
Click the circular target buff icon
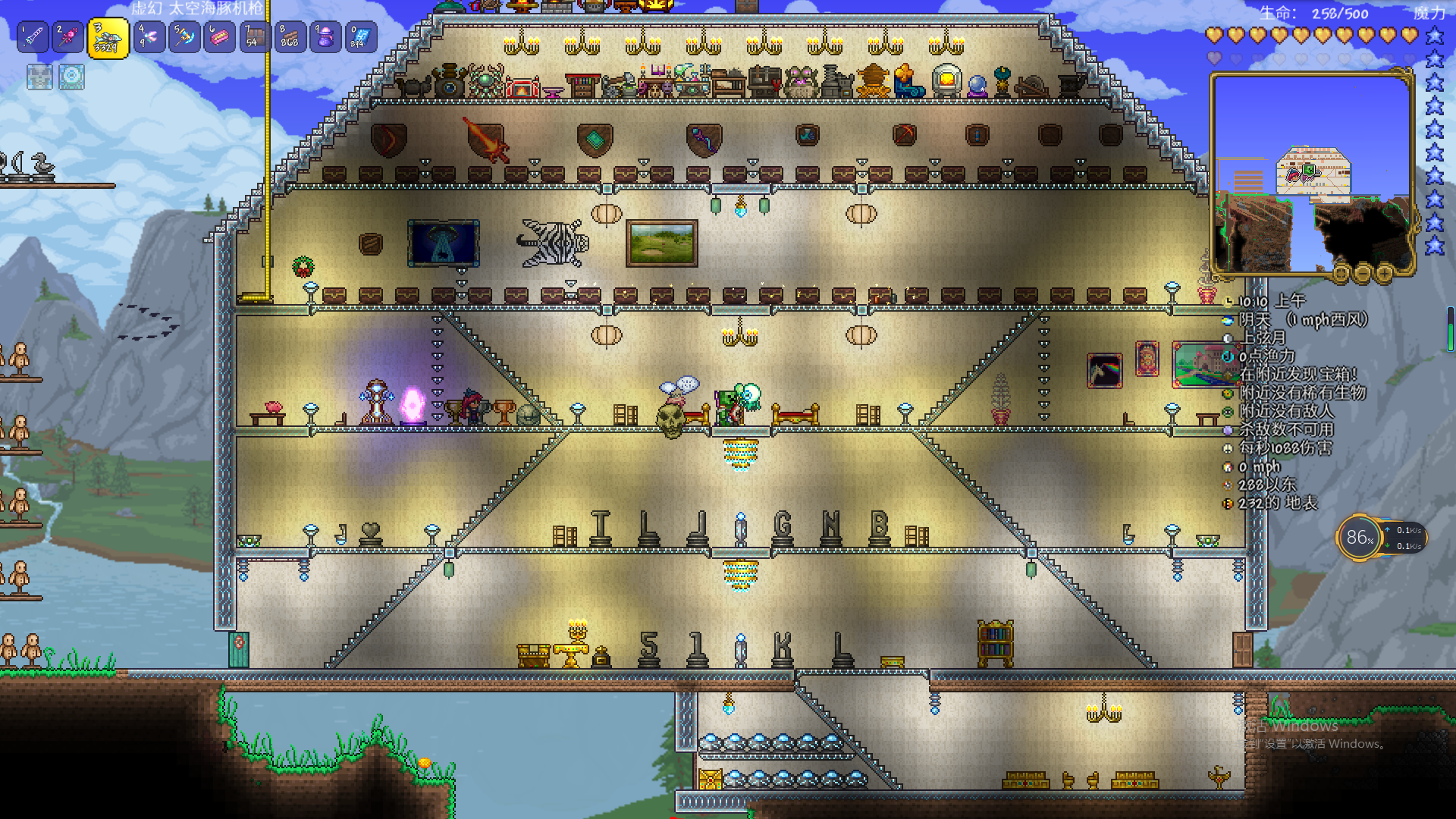[72, 77]
